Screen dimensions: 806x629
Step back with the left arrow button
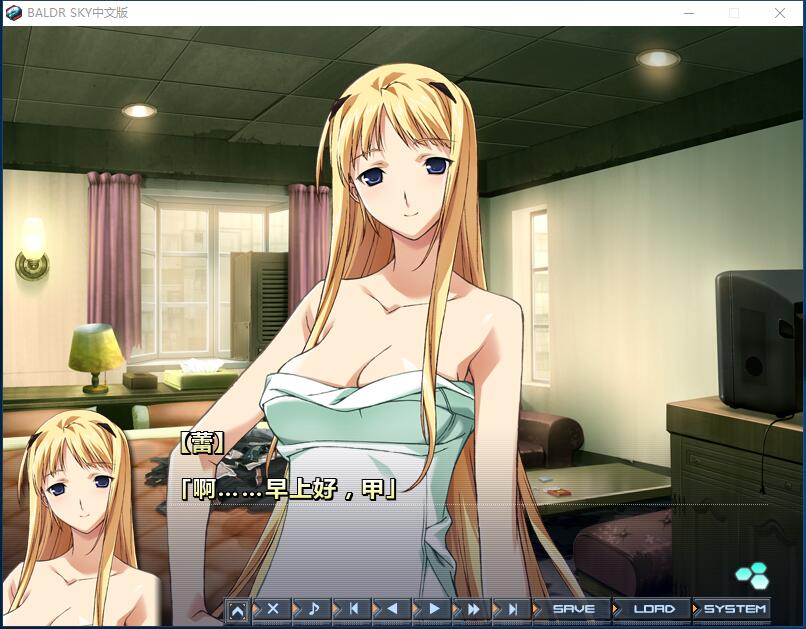point(392,608)
